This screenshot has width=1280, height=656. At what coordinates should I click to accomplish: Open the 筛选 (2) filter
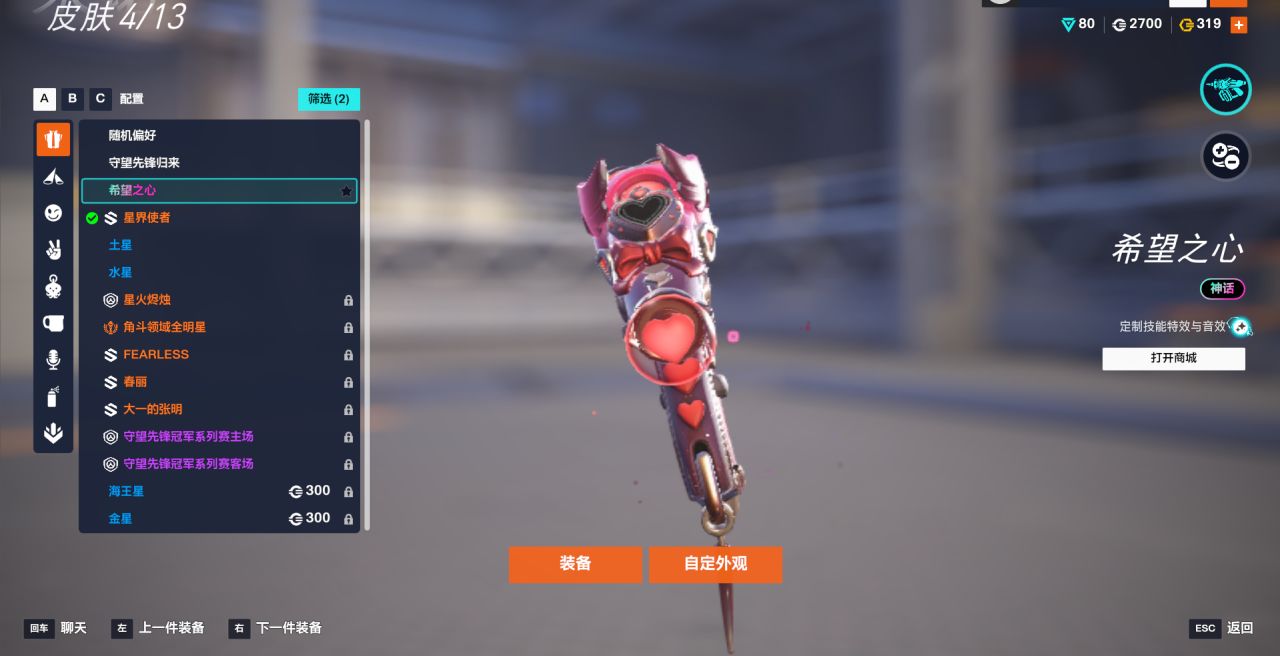point(328,99)
